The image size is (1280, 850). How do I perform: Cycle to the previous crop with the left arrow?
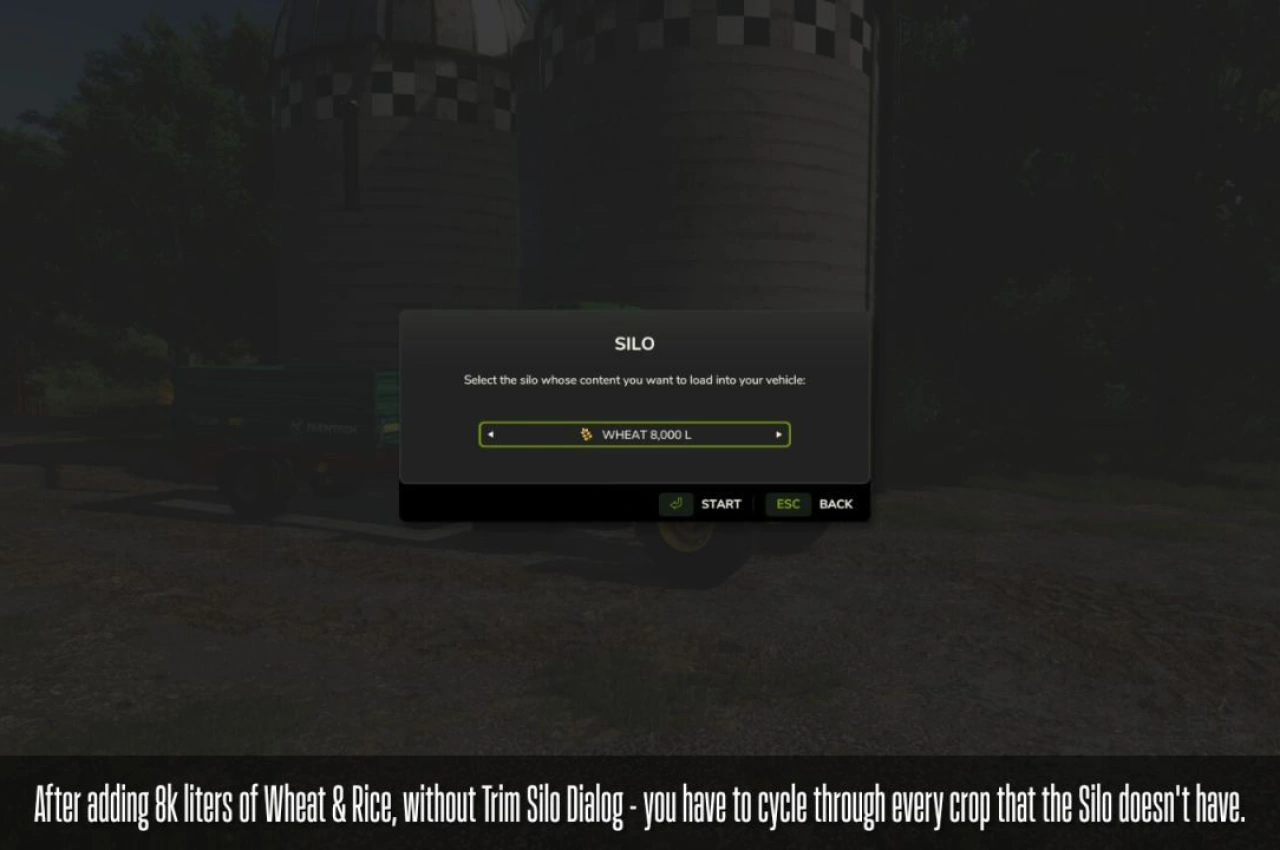[491, 434]
